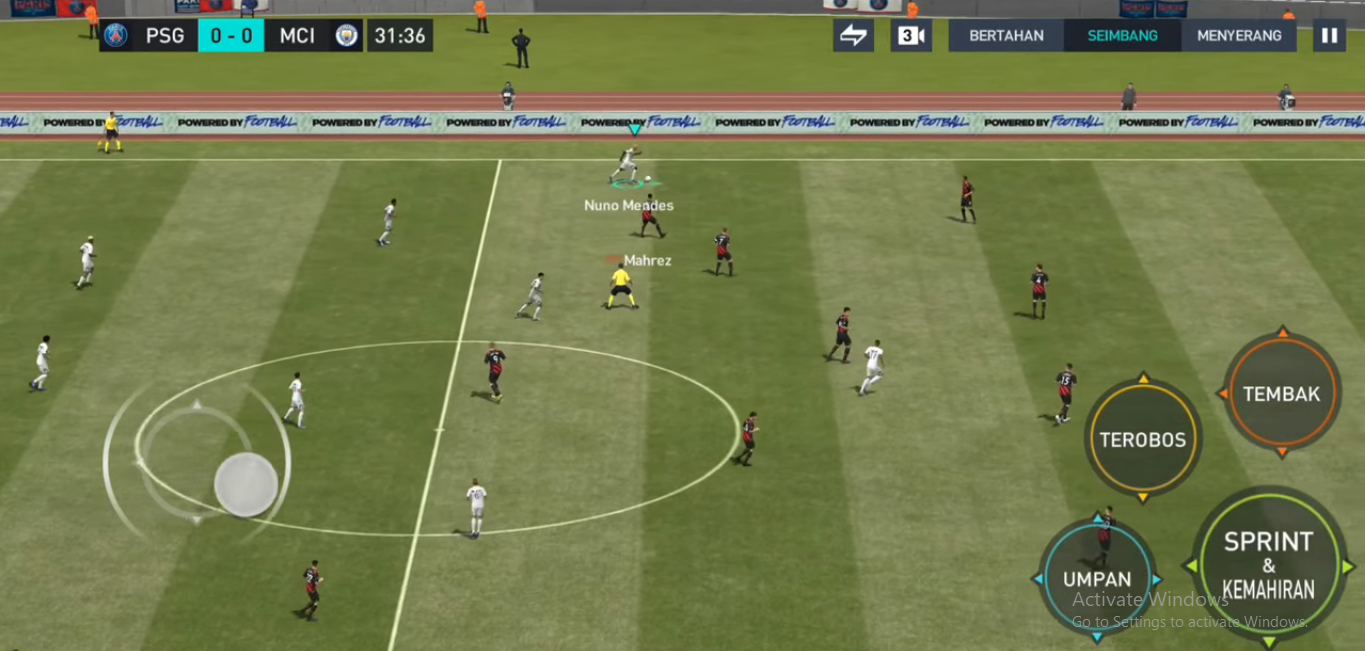
Task: Activate the Sprint & Kemahiran button
Action: click(x=1268, y=564)
